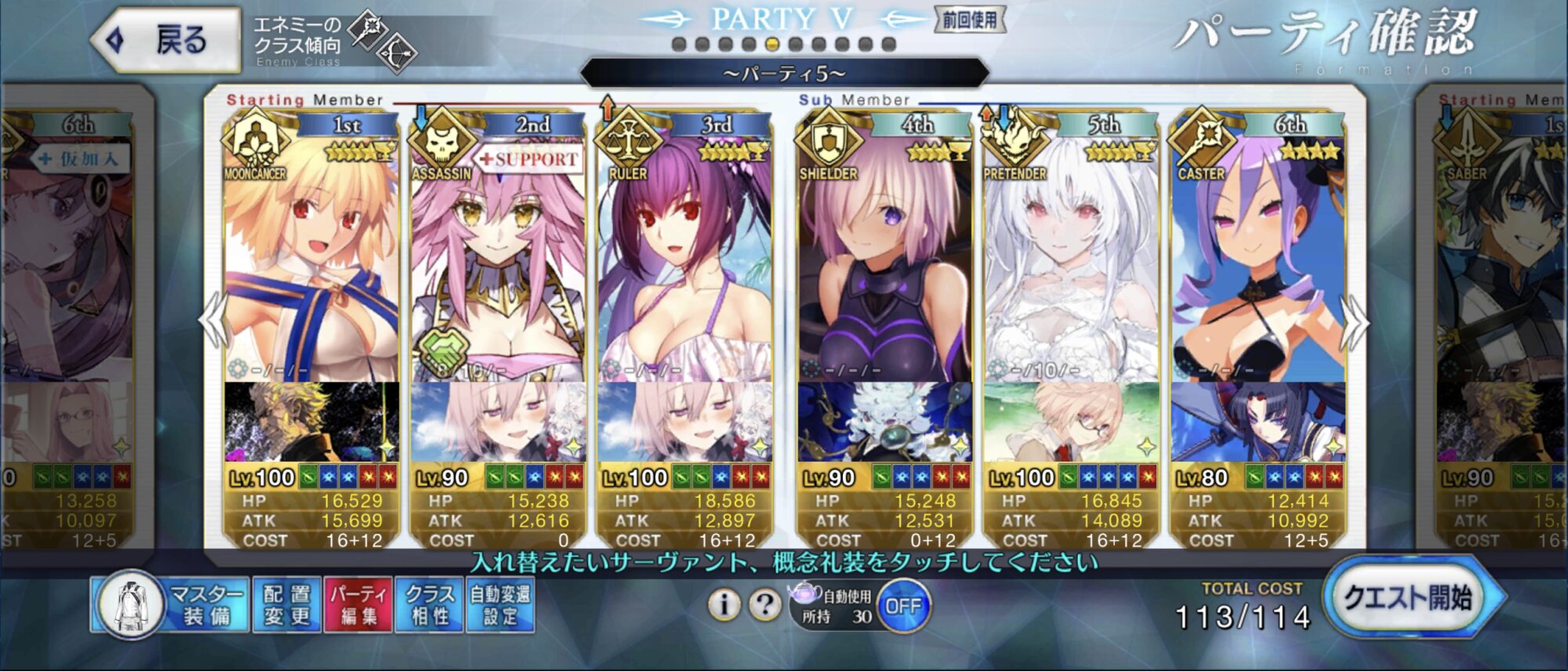
Task: Start the quest with クエスト開始
Action: (1412, 599)
